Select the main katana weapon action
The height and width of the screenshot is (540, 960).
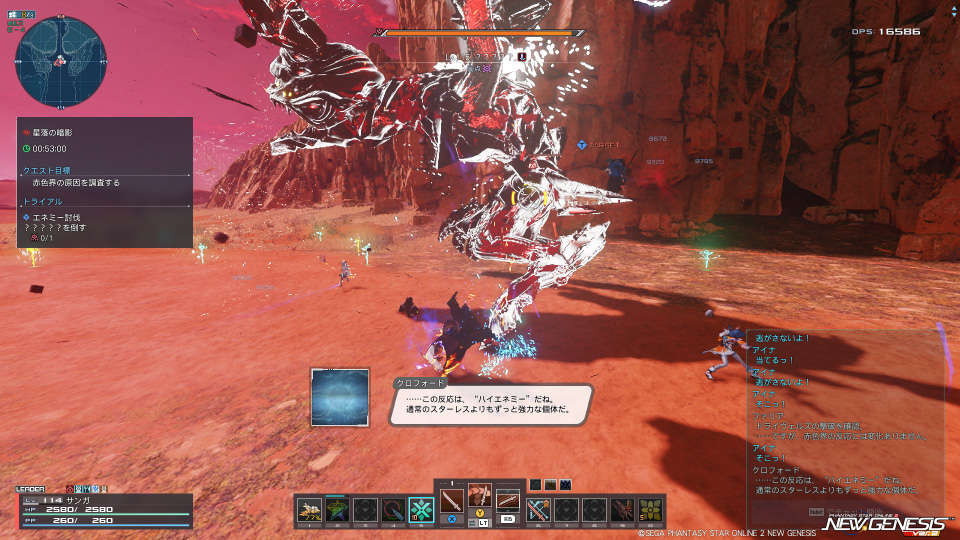click(x=452, y=498)
